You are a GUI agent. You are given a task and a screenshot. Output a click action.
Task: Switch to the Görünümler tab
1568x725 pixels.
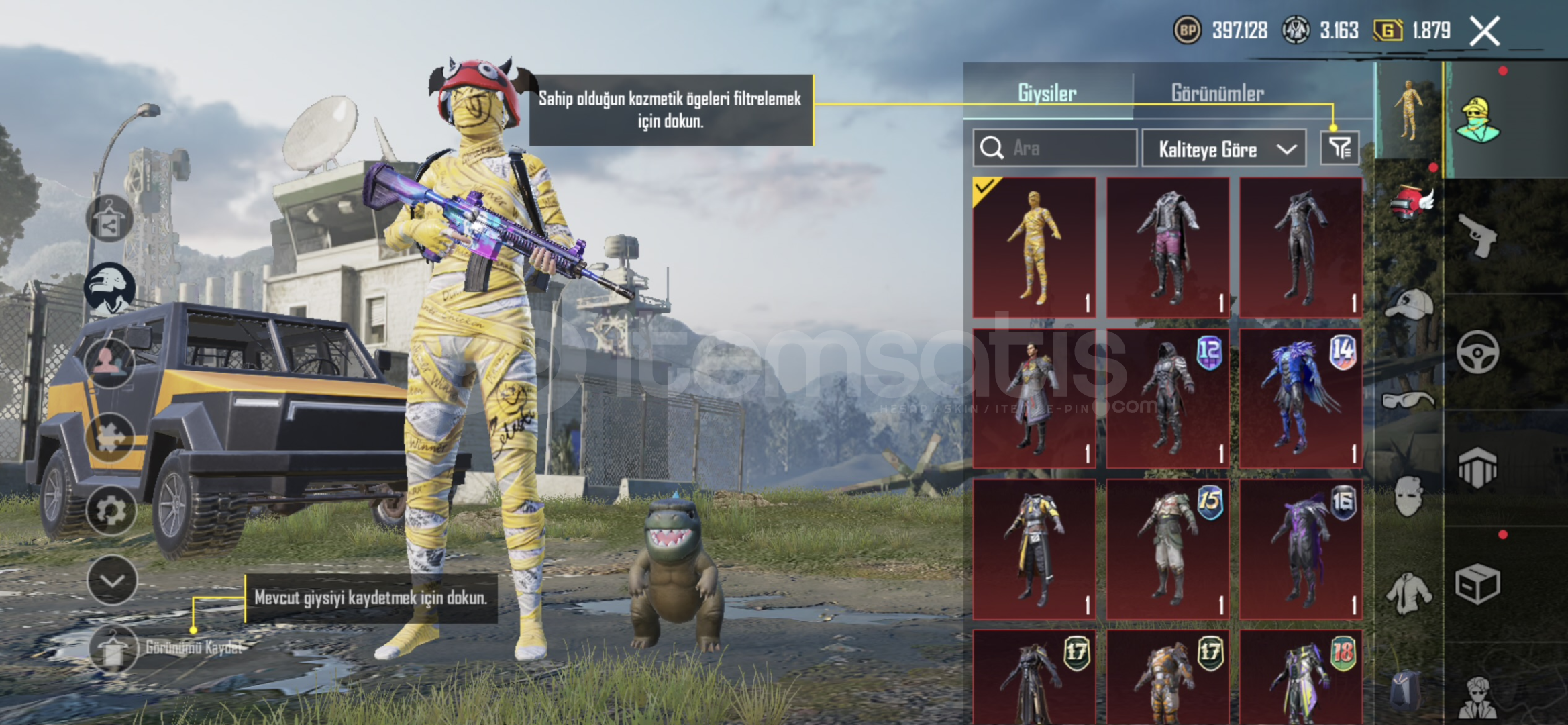(1217, 93)
